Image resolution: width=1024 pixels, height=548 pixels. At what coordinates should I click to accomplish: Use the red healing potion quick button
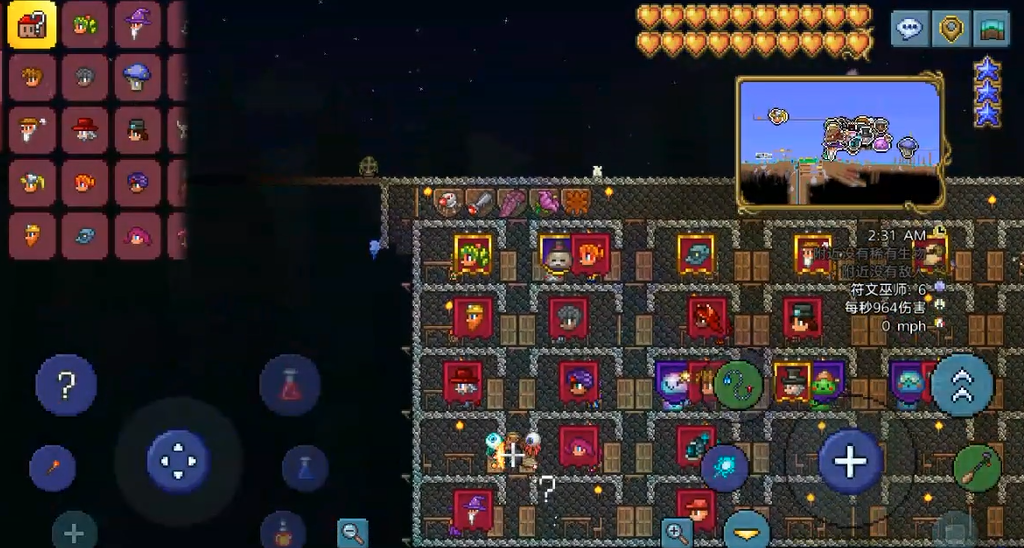[290, 385]
